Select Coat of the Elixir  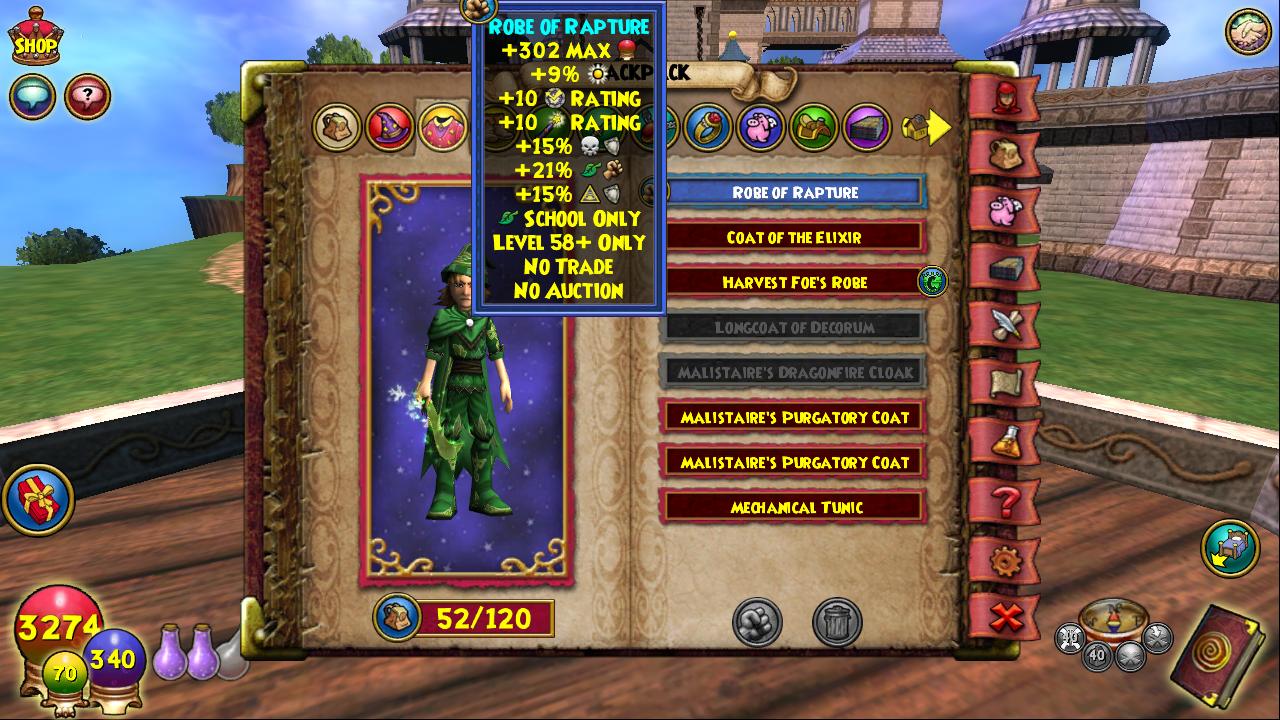click(x=794, y=238)
